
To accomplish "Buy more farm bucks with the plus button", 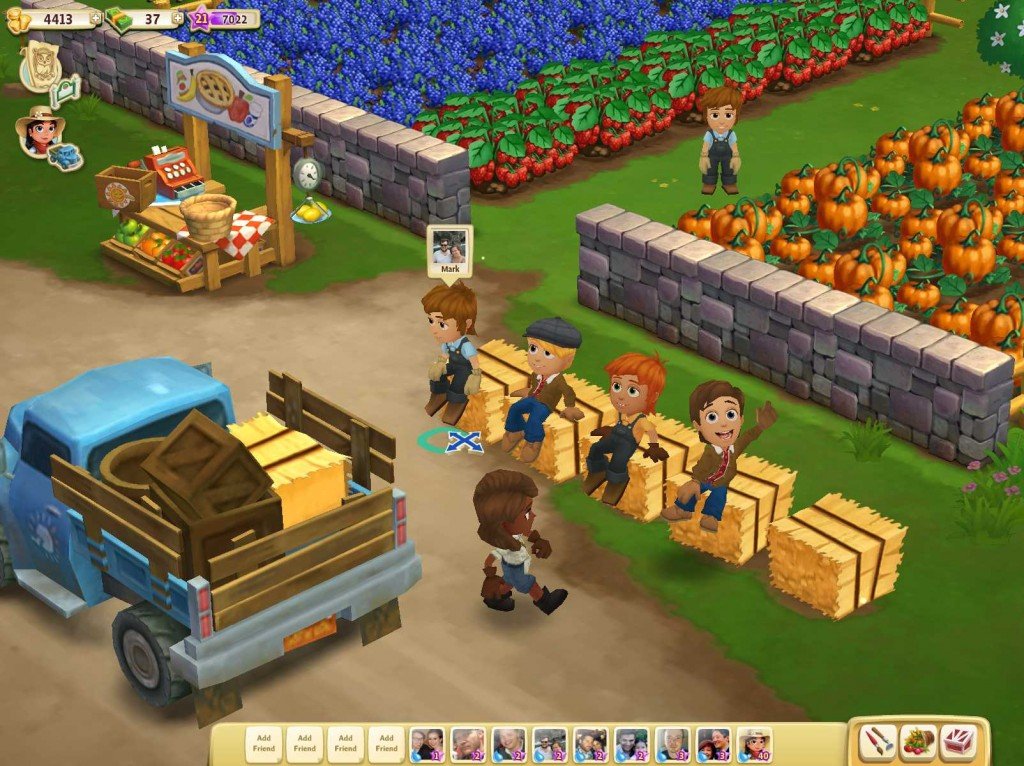I will tap(178, 18).
